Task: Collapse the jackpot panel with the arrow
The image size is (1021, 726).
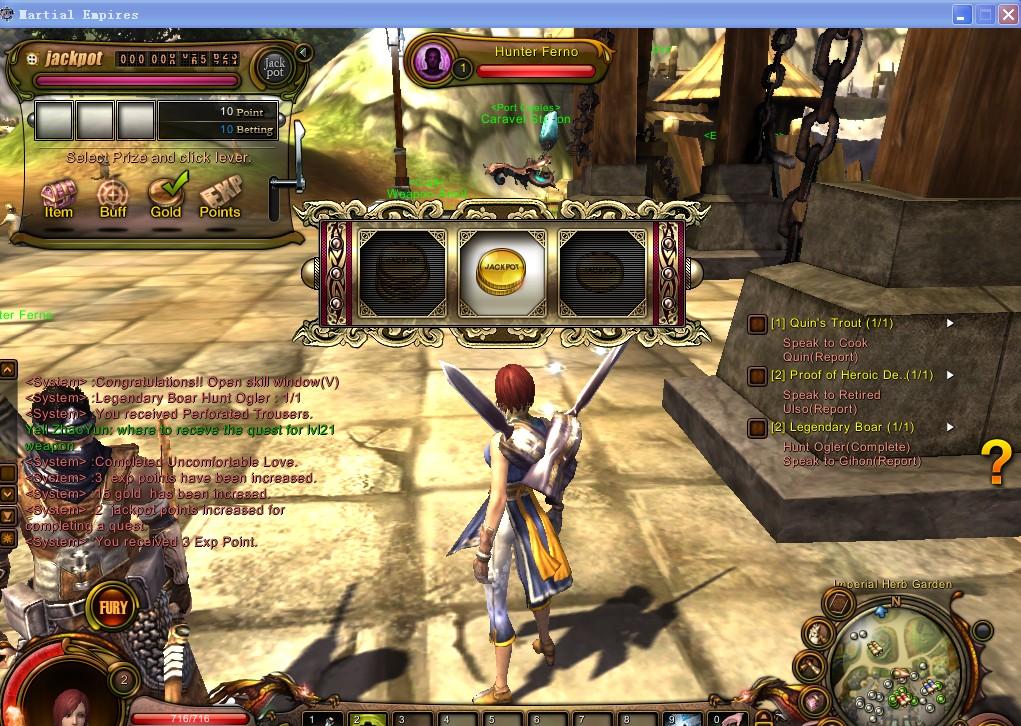Action: click(x=304, y=52)
